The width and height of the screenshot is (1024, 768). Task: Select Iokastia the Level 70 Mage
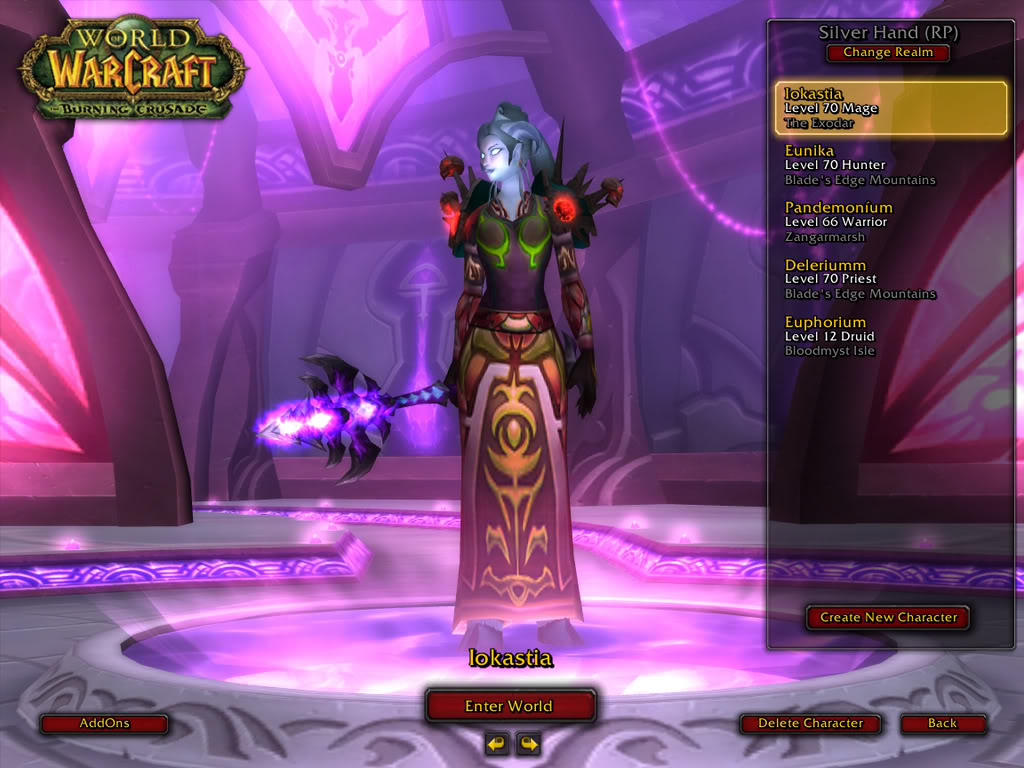tap(891, 108)
